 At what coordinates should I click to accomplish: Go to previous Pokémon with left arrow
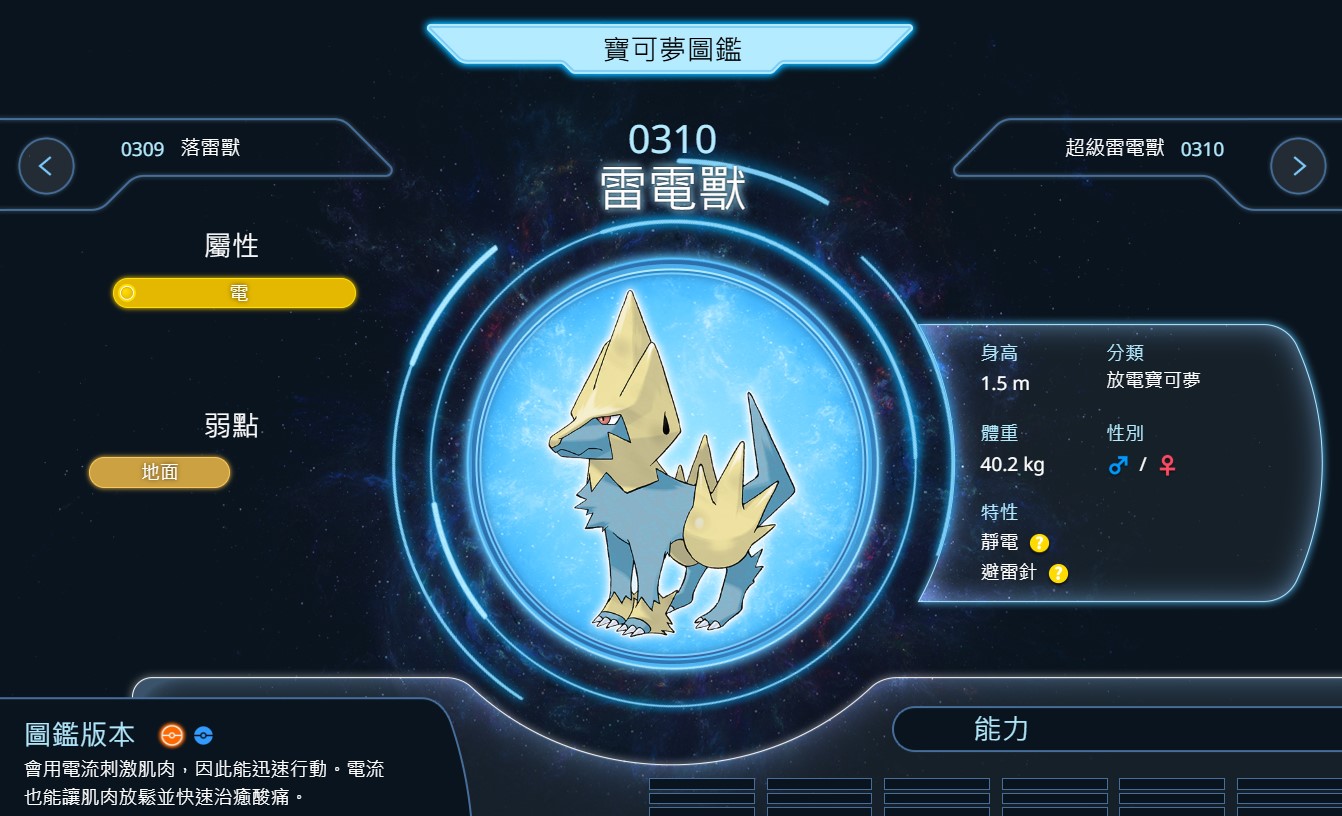tap(46, 166)
